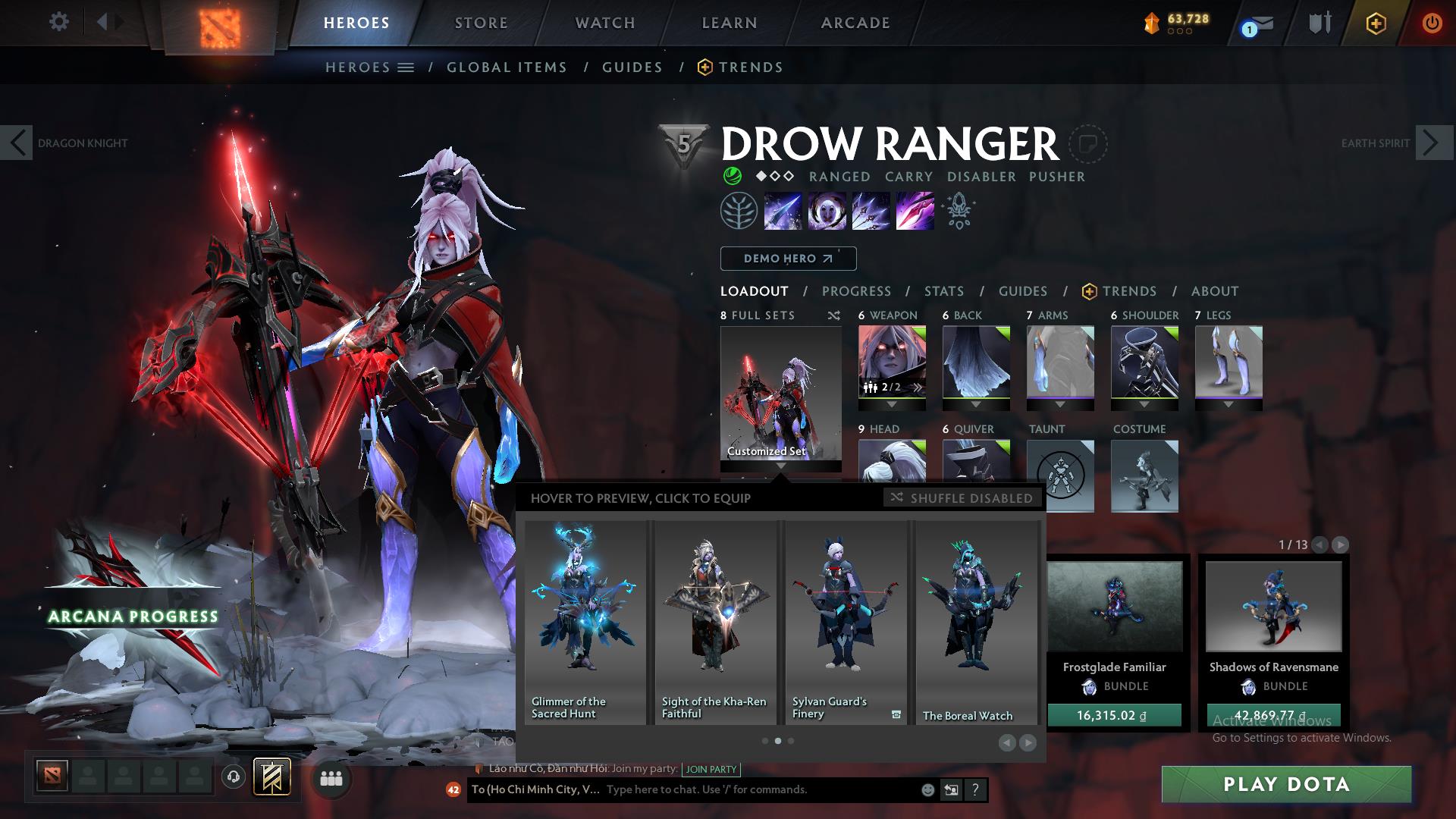Open the settings gear

59,21
